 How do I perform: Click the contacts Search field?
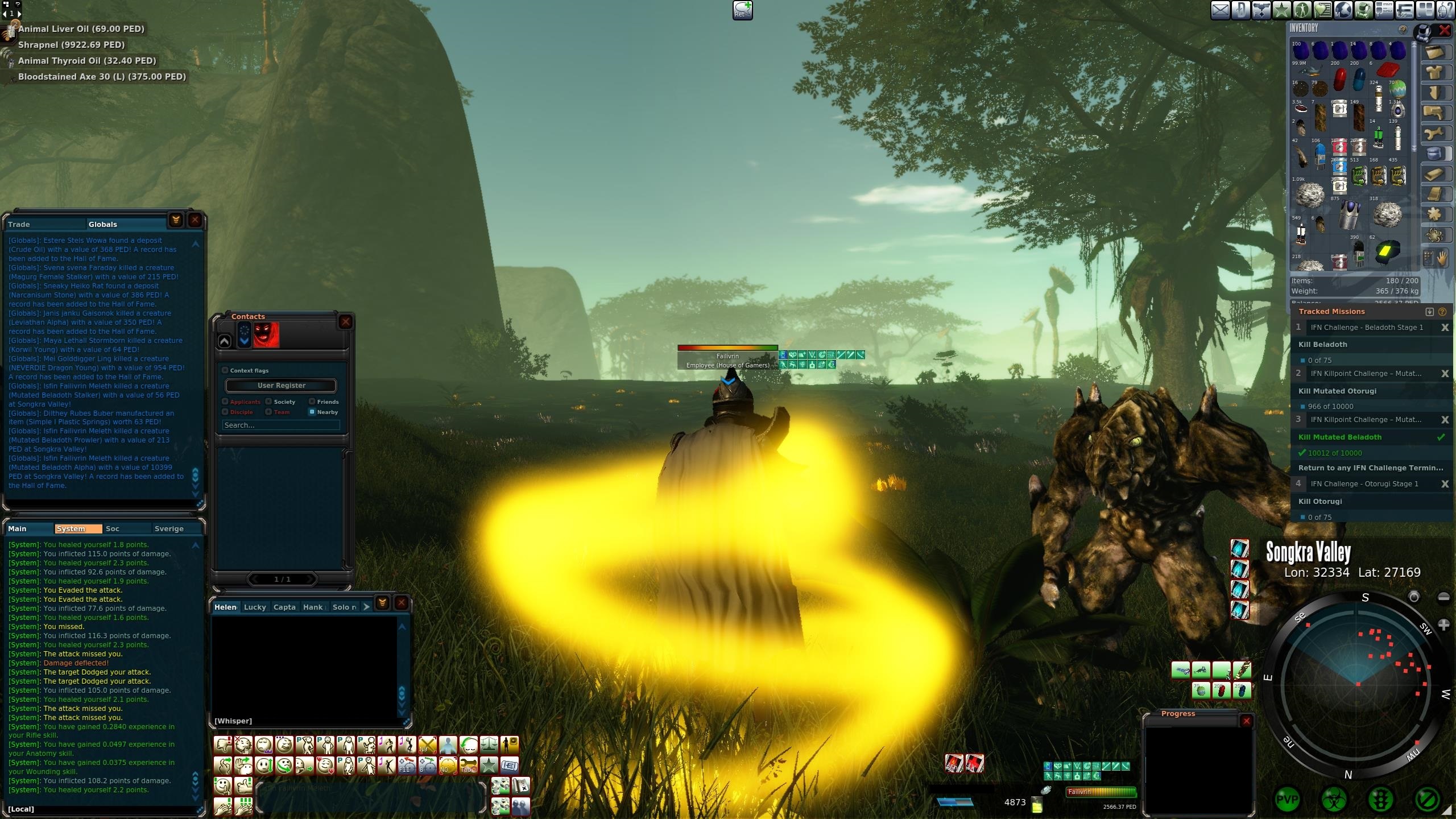coord(281,425)
